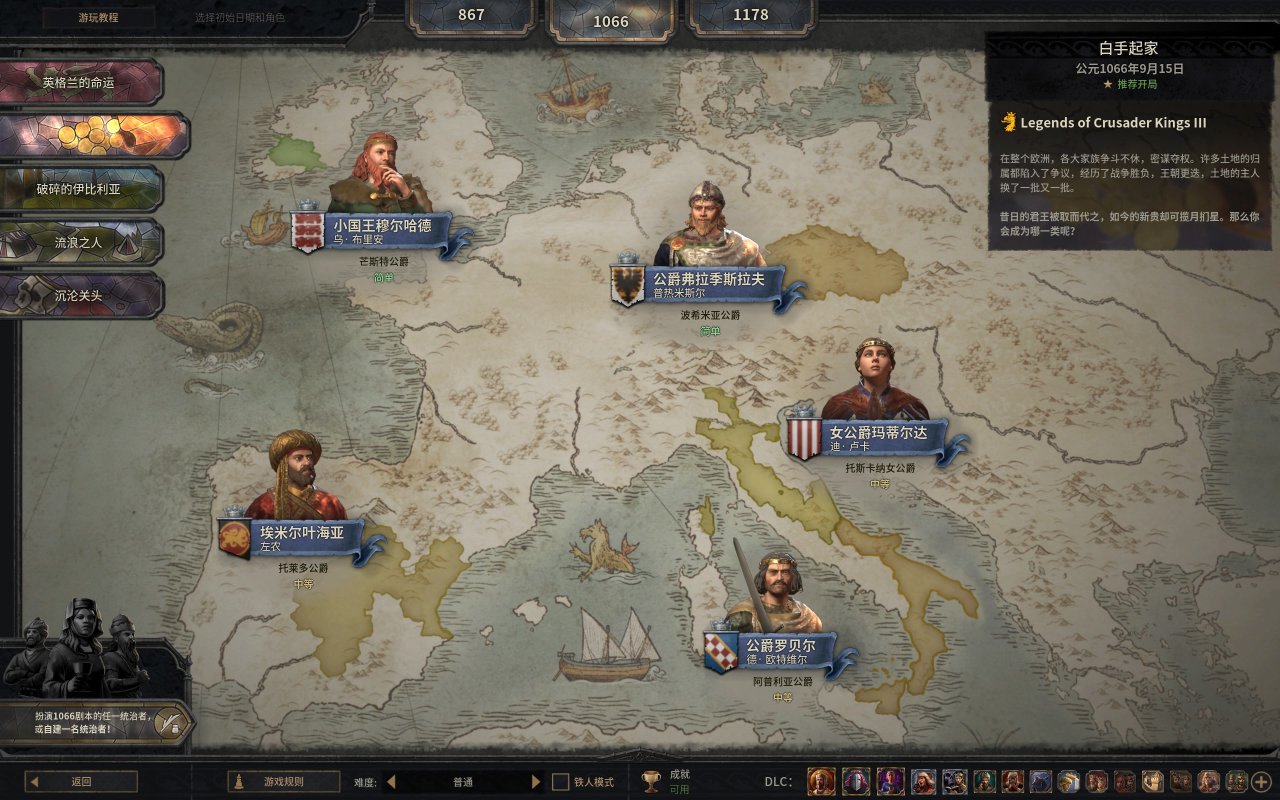The height and width of the screenshot is (800, 1280).
Task: Open the 游玩教程 tutorial button
Action: (x=99, y=18)
